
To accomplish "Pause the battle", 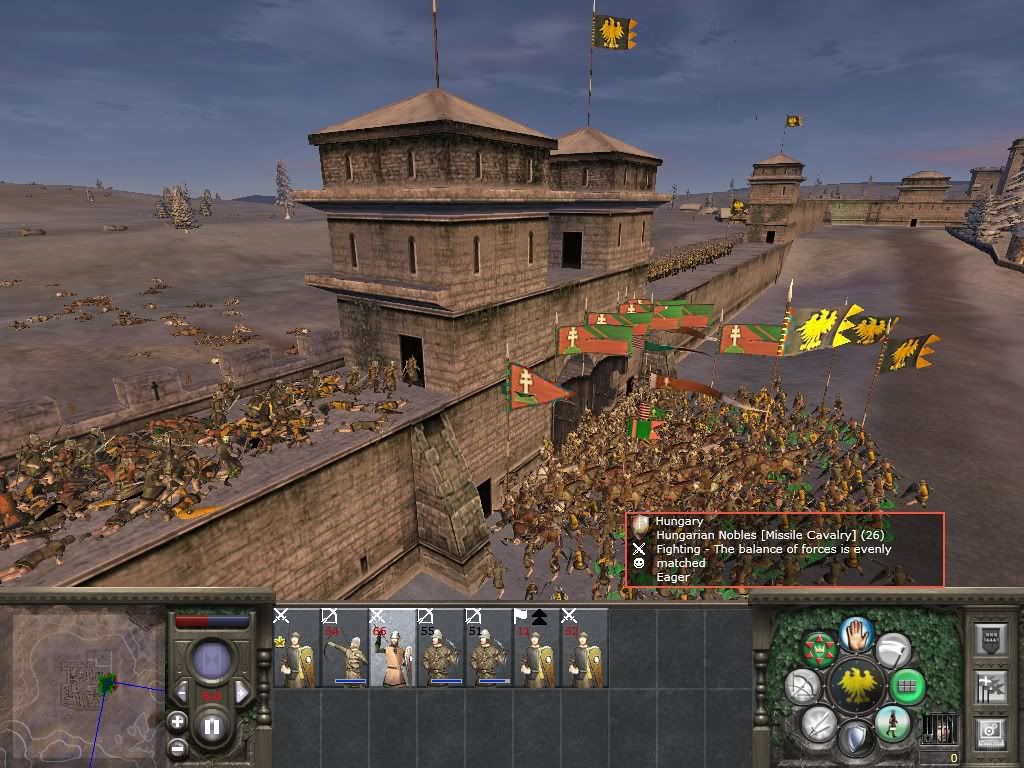I will pyautogui.click(x=212, y=727).
